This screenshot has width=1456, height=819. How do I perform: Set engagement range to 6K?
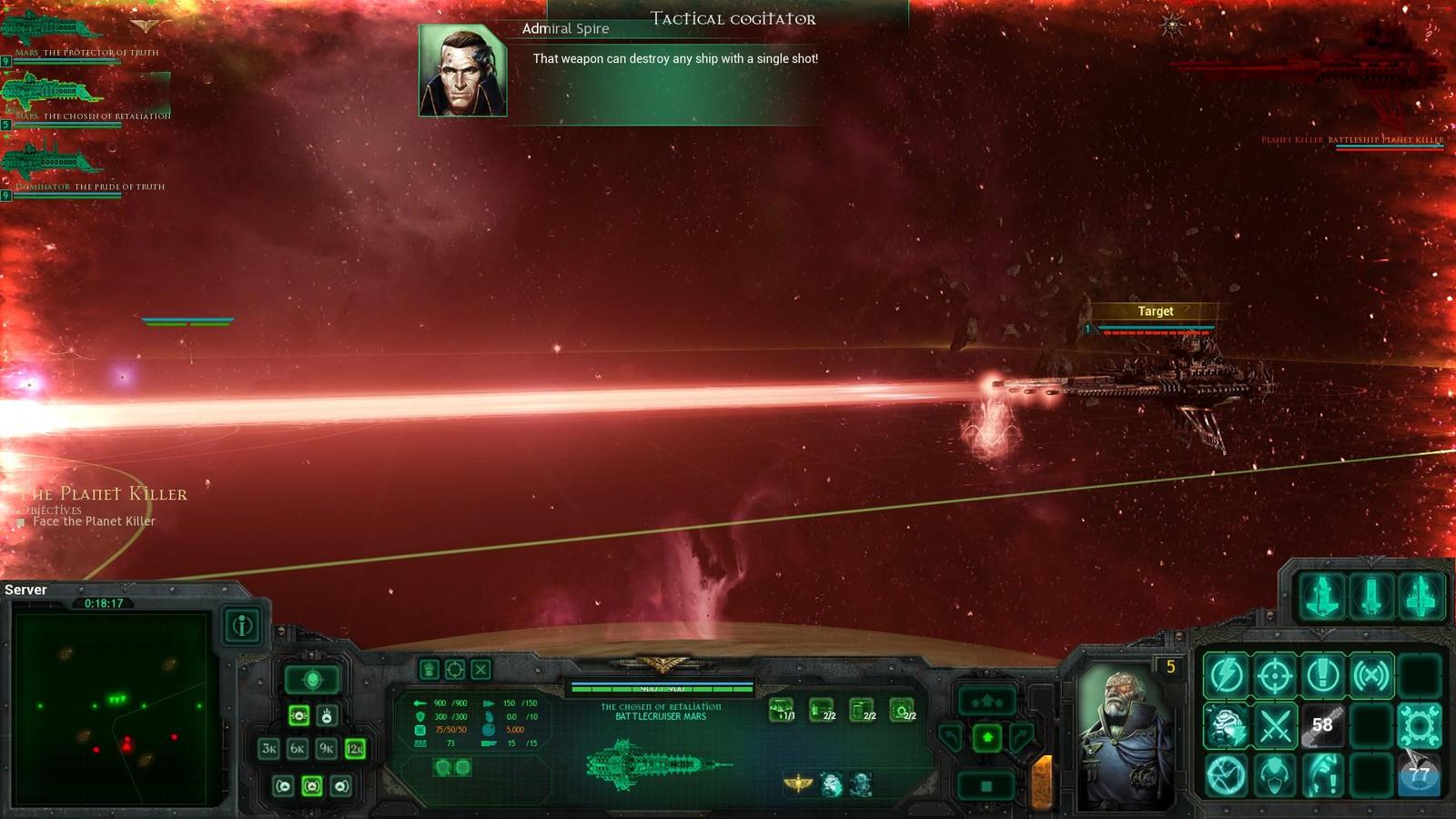(298, 749)
